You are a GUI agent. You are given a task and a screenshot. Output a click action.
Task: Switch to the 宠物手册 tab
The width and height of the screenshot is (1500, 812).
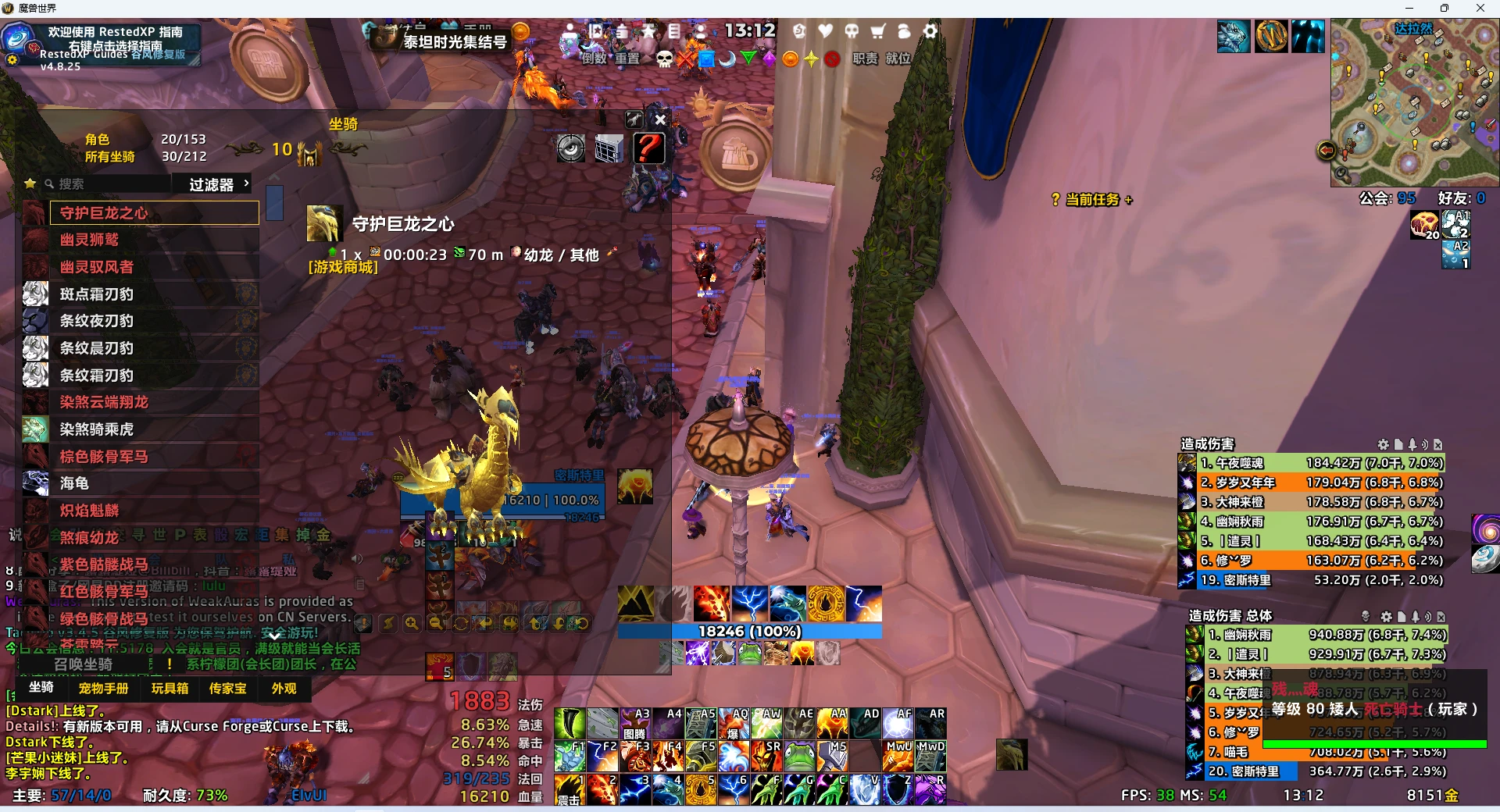pos(103,689)
